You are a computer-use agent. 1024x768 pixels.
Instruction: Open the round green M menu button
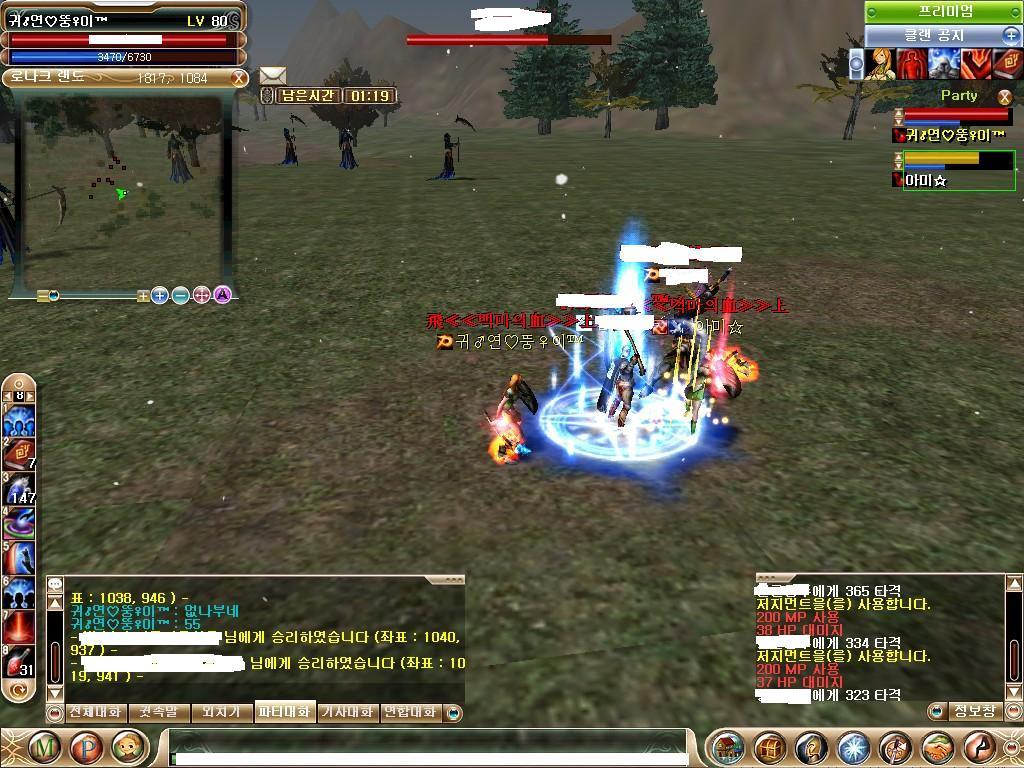(x=45, y=747)
